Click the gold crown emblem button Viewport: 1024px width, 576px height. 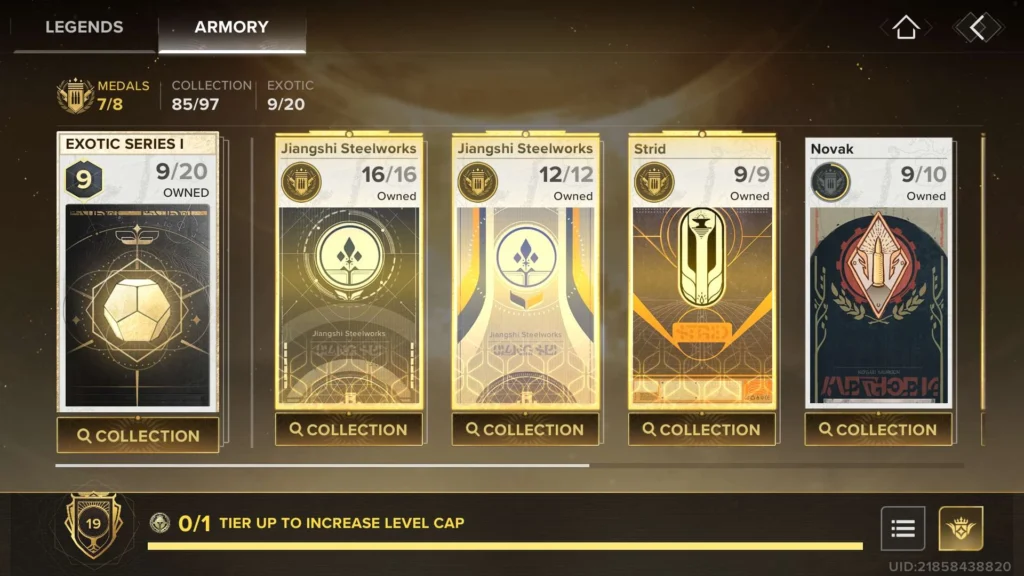click(x=961, y=529)
